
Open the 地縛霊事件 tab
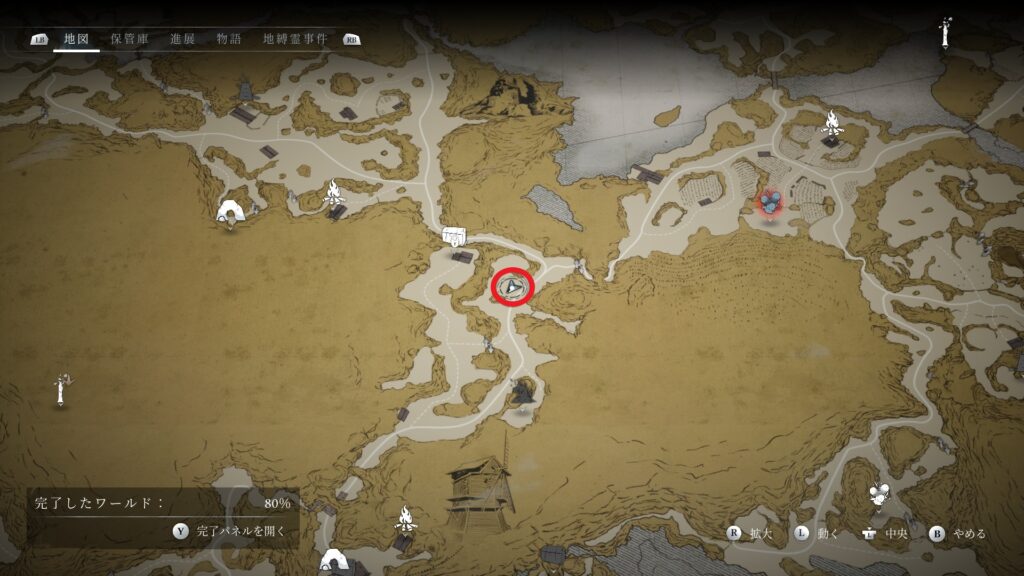click(x=294, y=39)
